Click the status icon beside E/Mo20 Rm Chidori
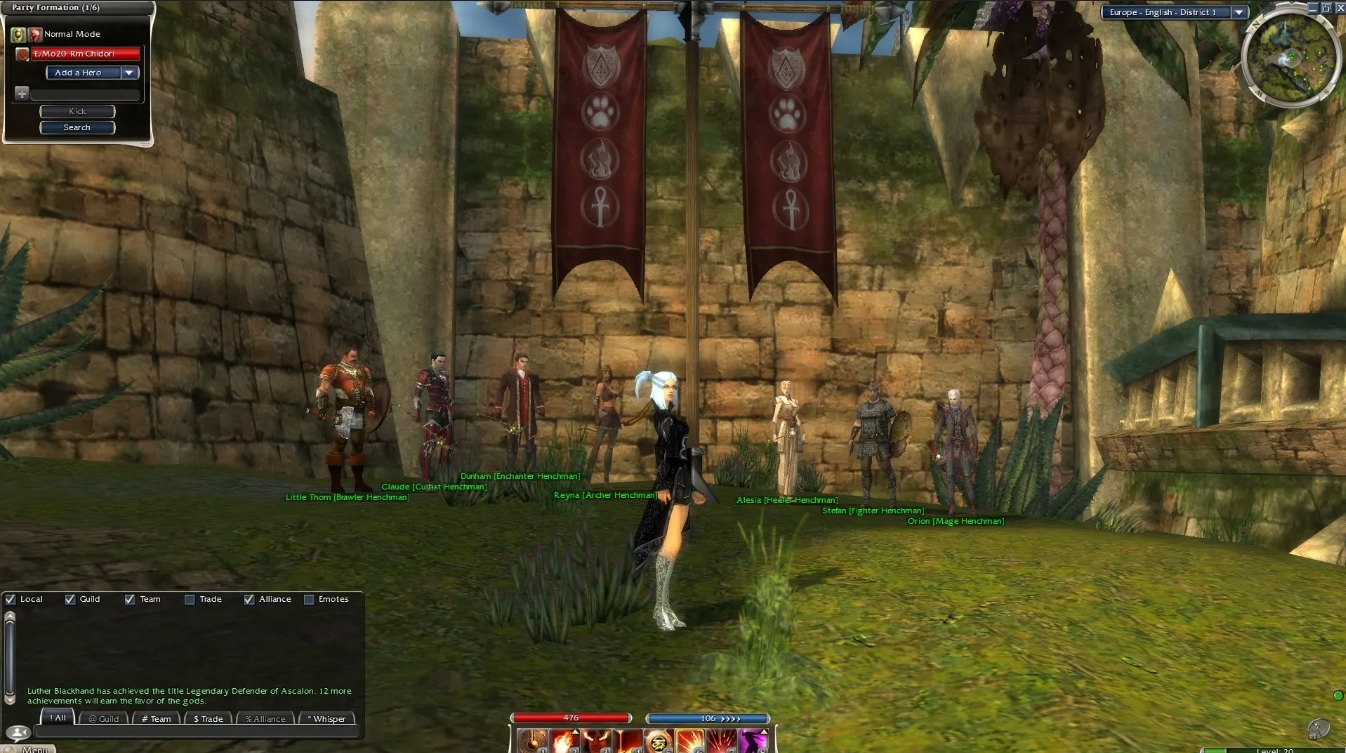 (x=22, y=54)
